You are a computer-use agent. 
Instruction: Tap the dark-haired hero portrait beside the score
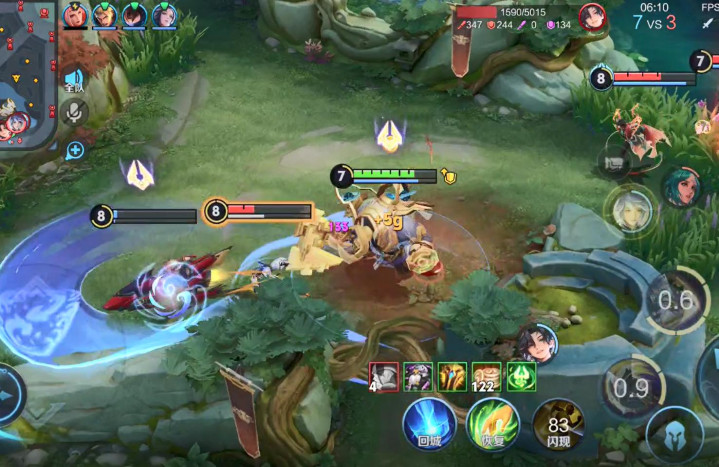point(592,17)
